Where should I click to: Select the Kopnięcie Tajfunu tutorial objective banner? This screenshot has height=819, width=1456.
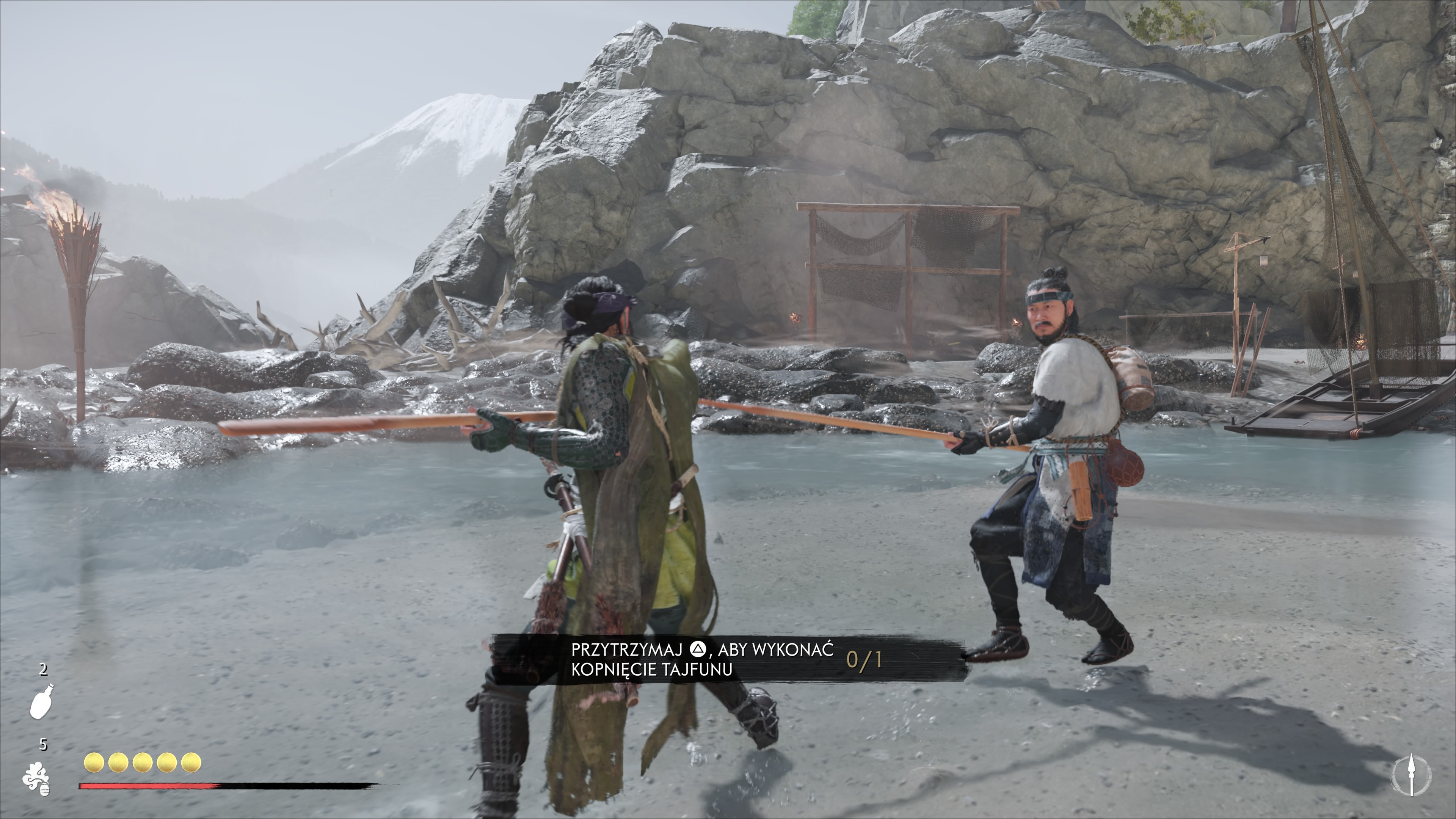pos(726,660)
